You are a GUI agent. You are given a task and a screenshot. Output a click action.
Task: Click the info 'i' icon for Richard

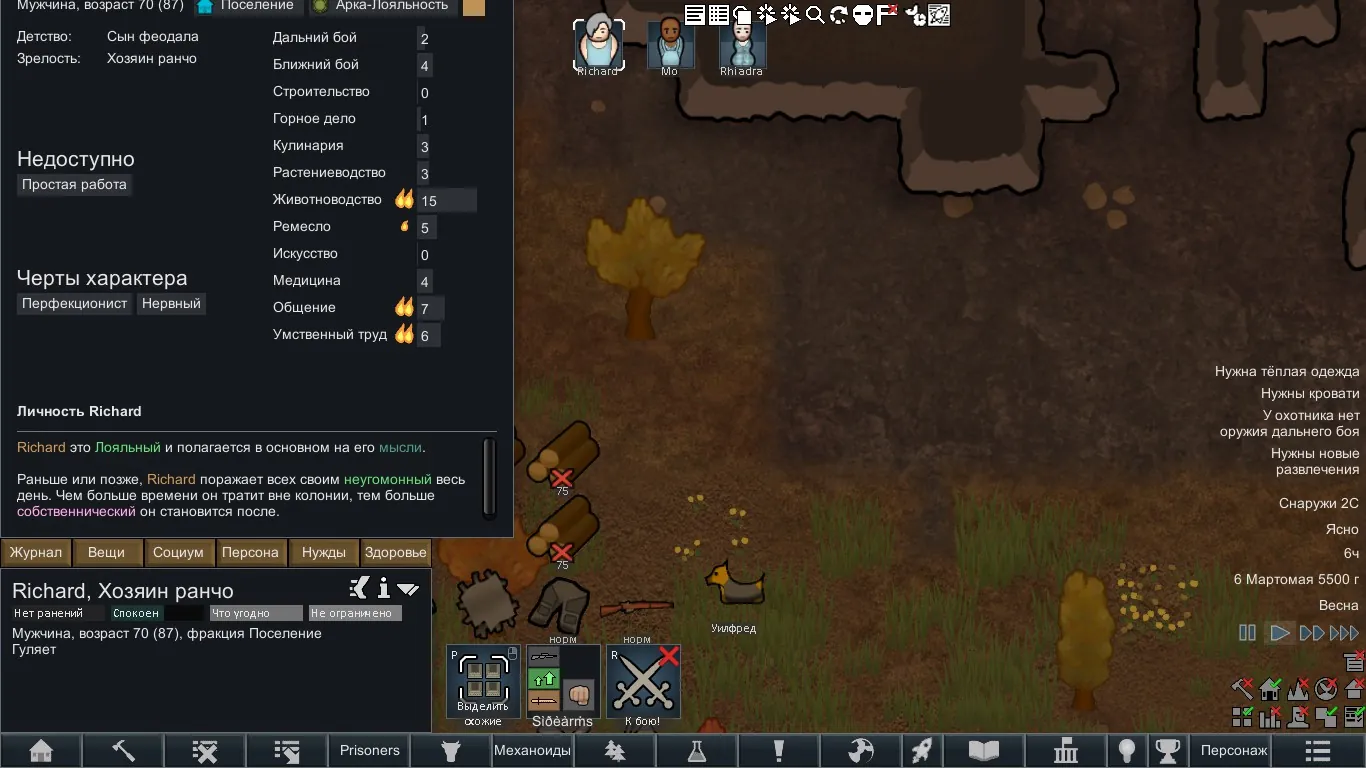[383, 588]
